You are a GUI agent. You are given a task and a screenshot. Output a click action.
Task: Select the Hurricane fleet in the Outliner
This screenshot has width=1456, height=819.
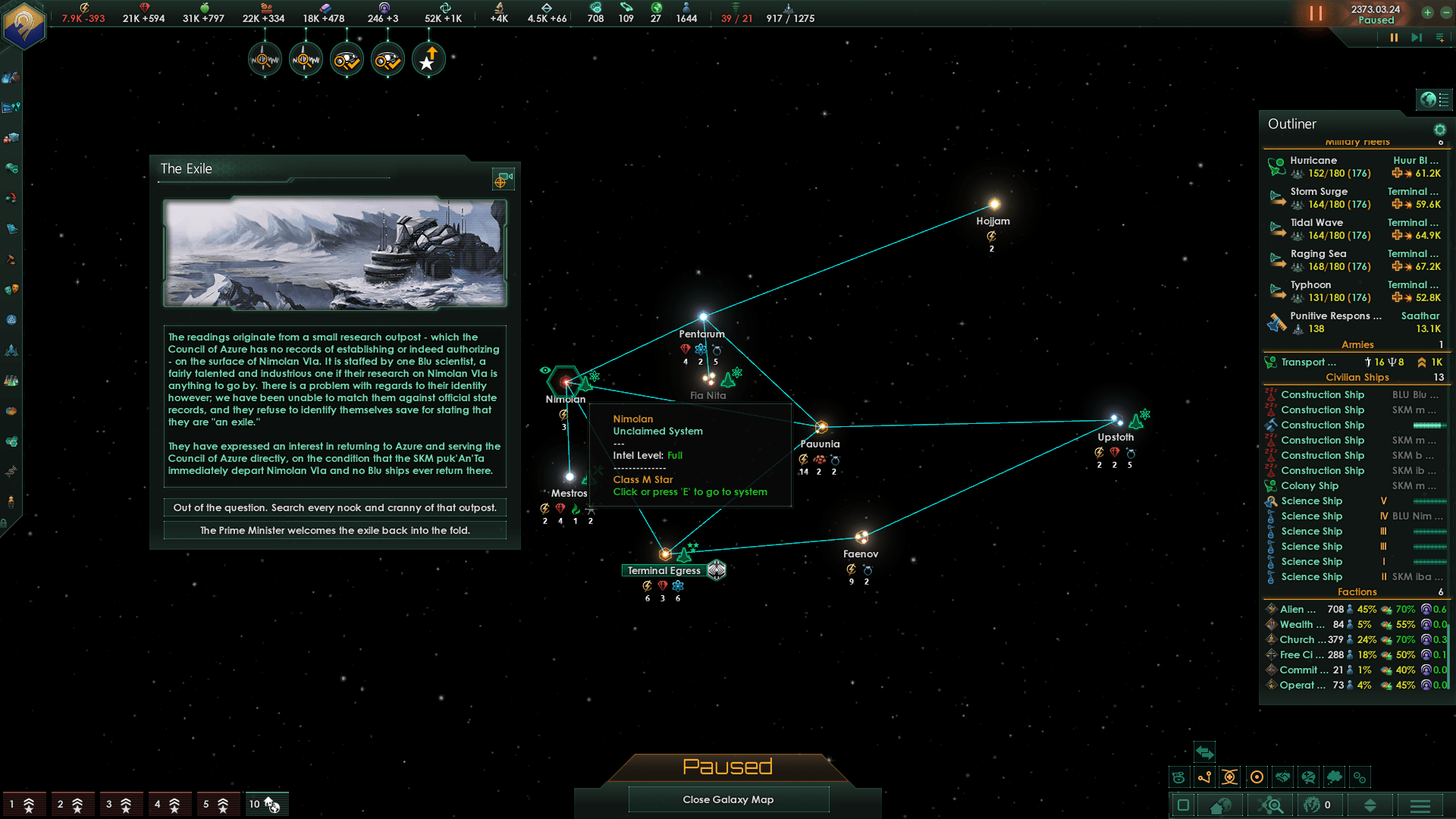(1313, 160)
